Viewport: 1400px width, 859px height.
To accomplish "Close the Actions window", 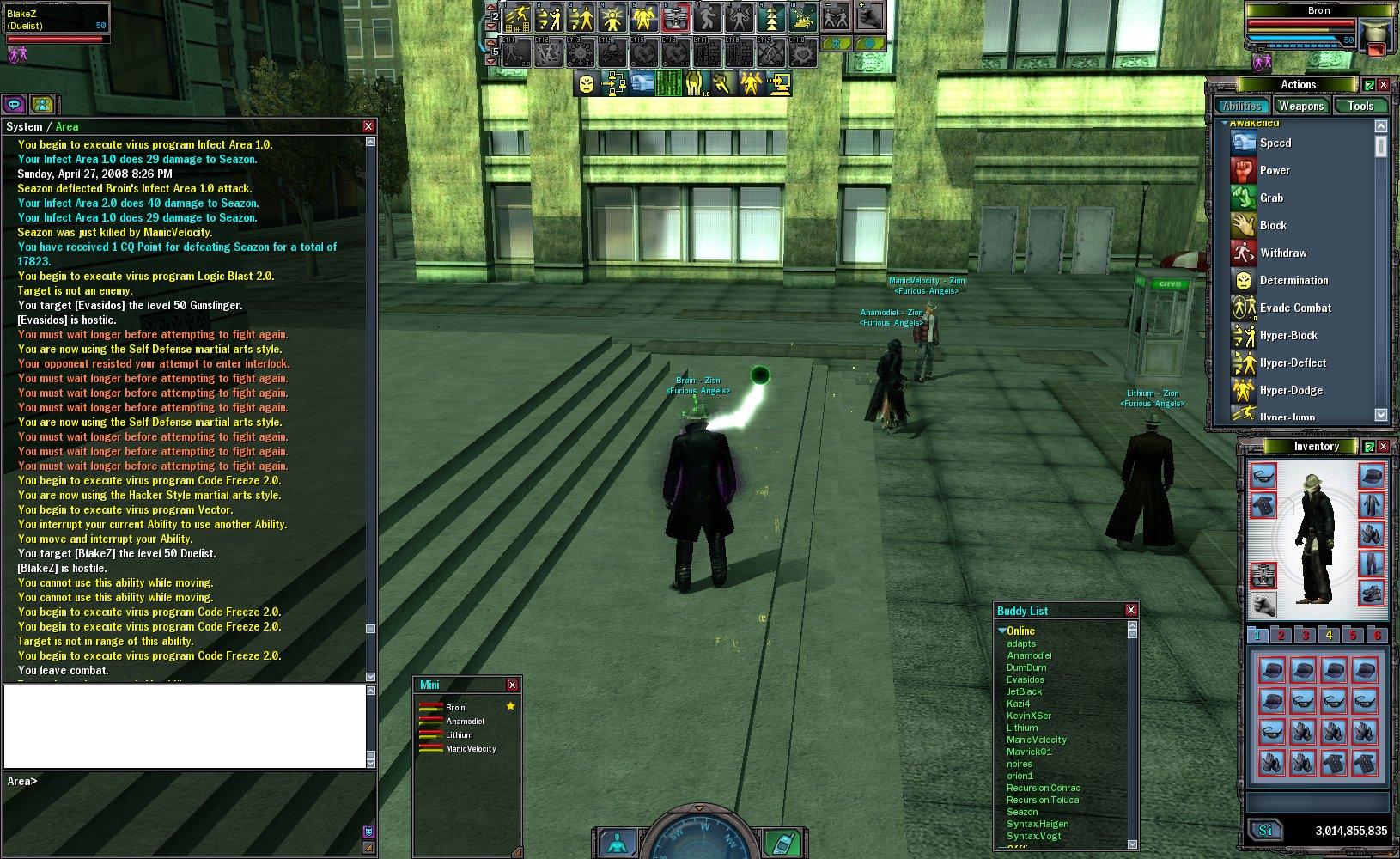I will [x=1383, y=85].
